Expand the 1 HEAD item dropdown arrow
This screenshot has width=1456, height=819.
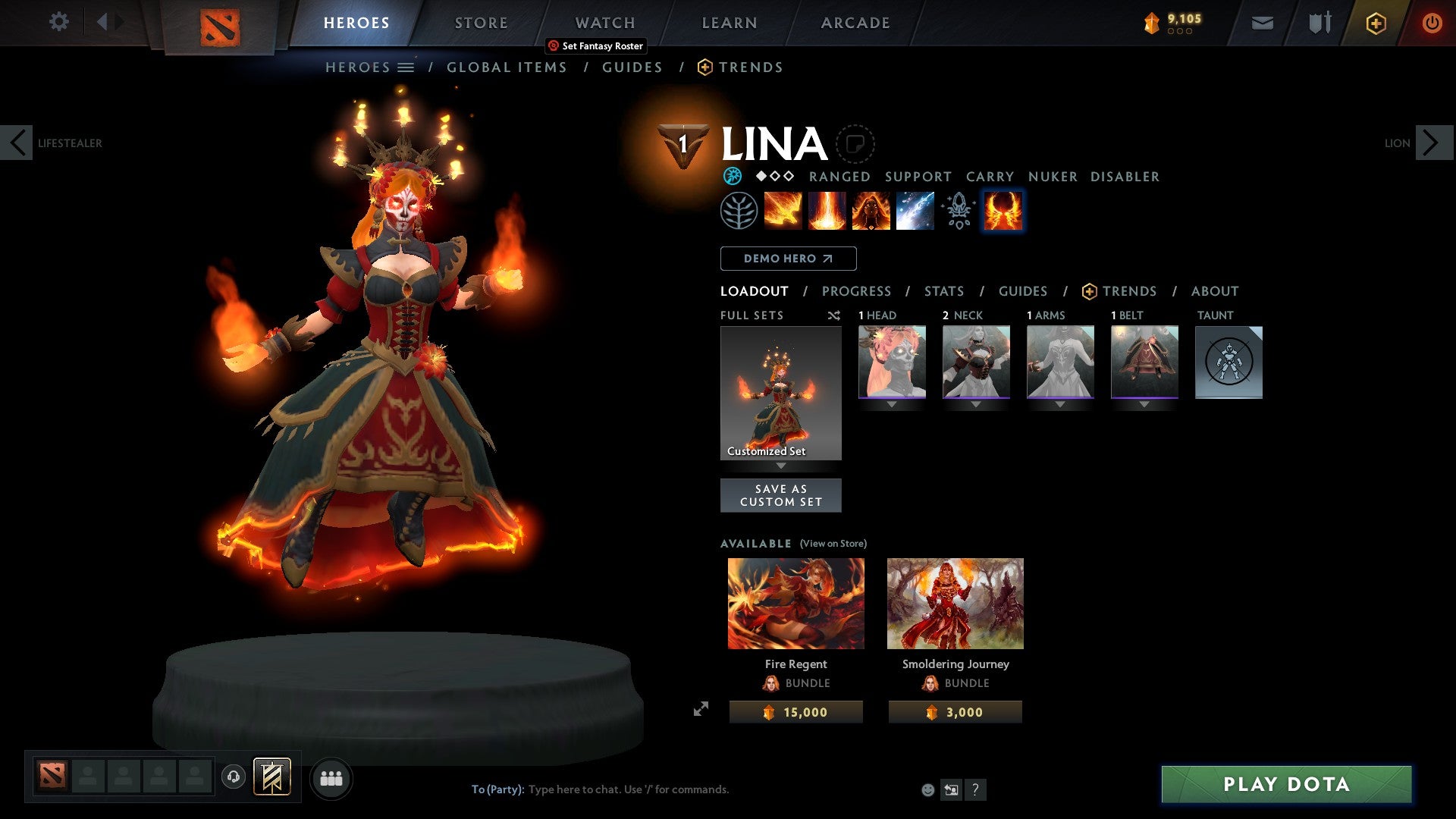coord(891,404)
